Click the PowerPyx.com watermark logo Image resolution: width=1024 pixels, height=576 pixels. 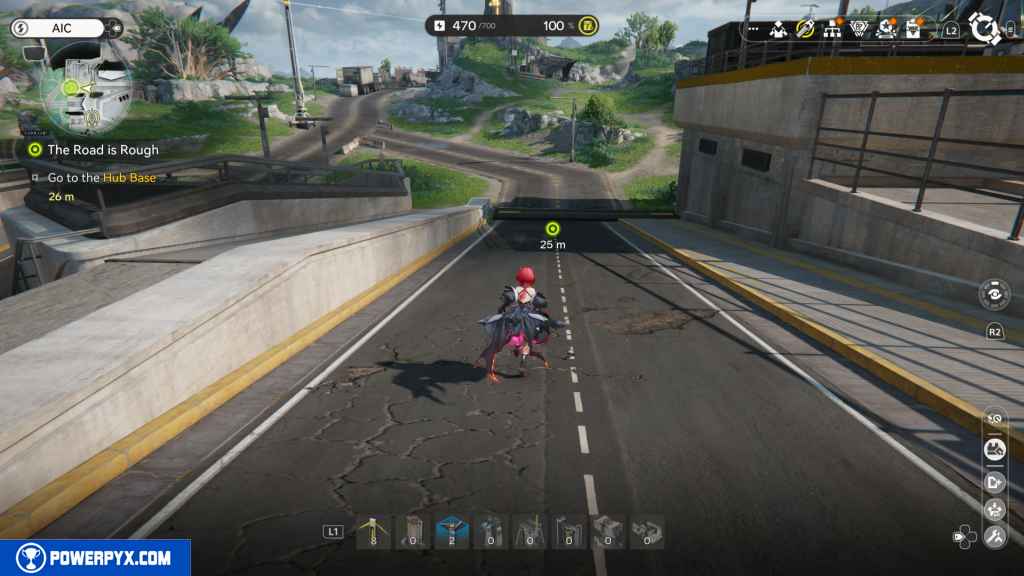pos(95,557)
